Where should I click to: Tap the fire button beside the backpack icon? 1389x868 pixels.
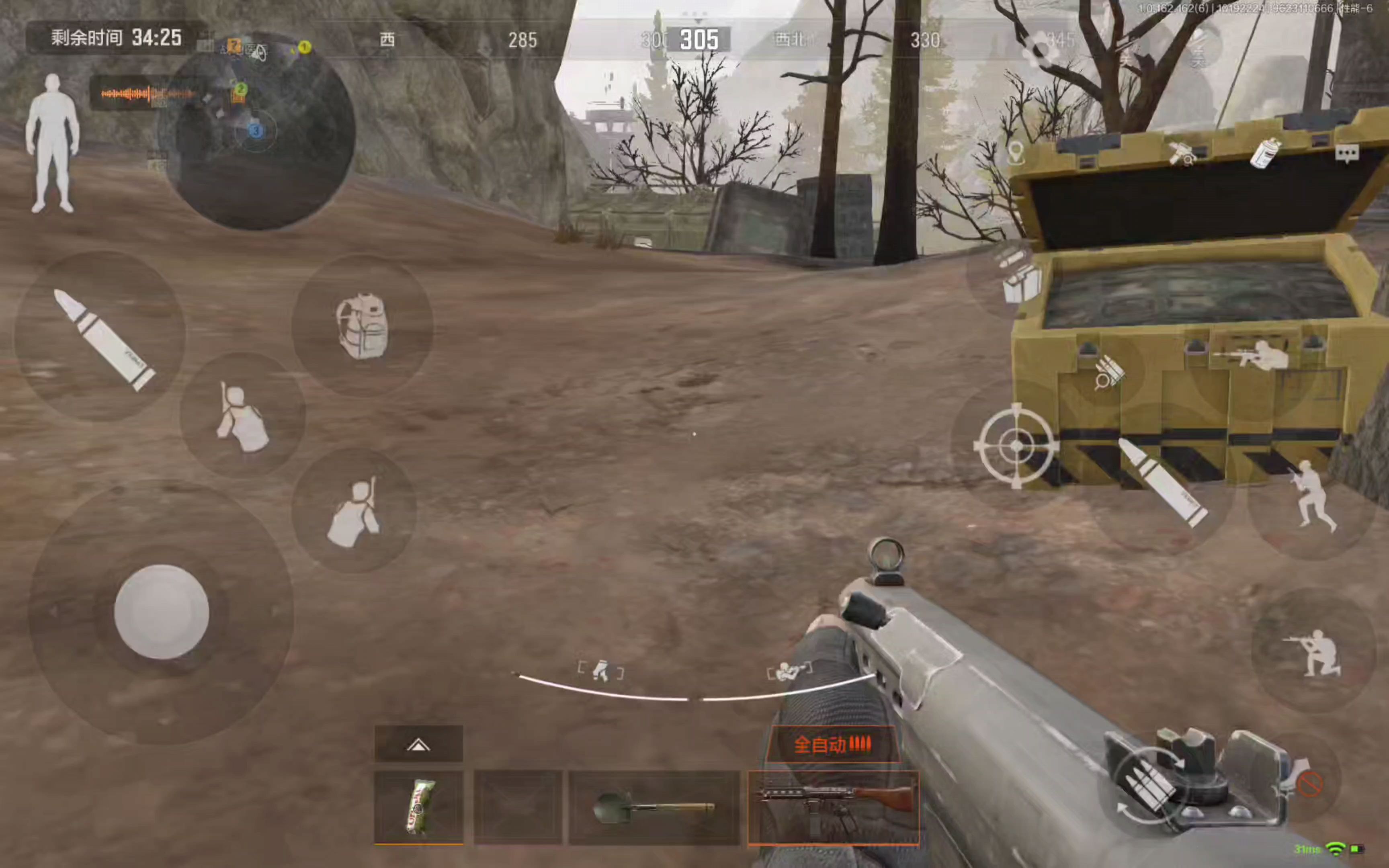point(102,339)
